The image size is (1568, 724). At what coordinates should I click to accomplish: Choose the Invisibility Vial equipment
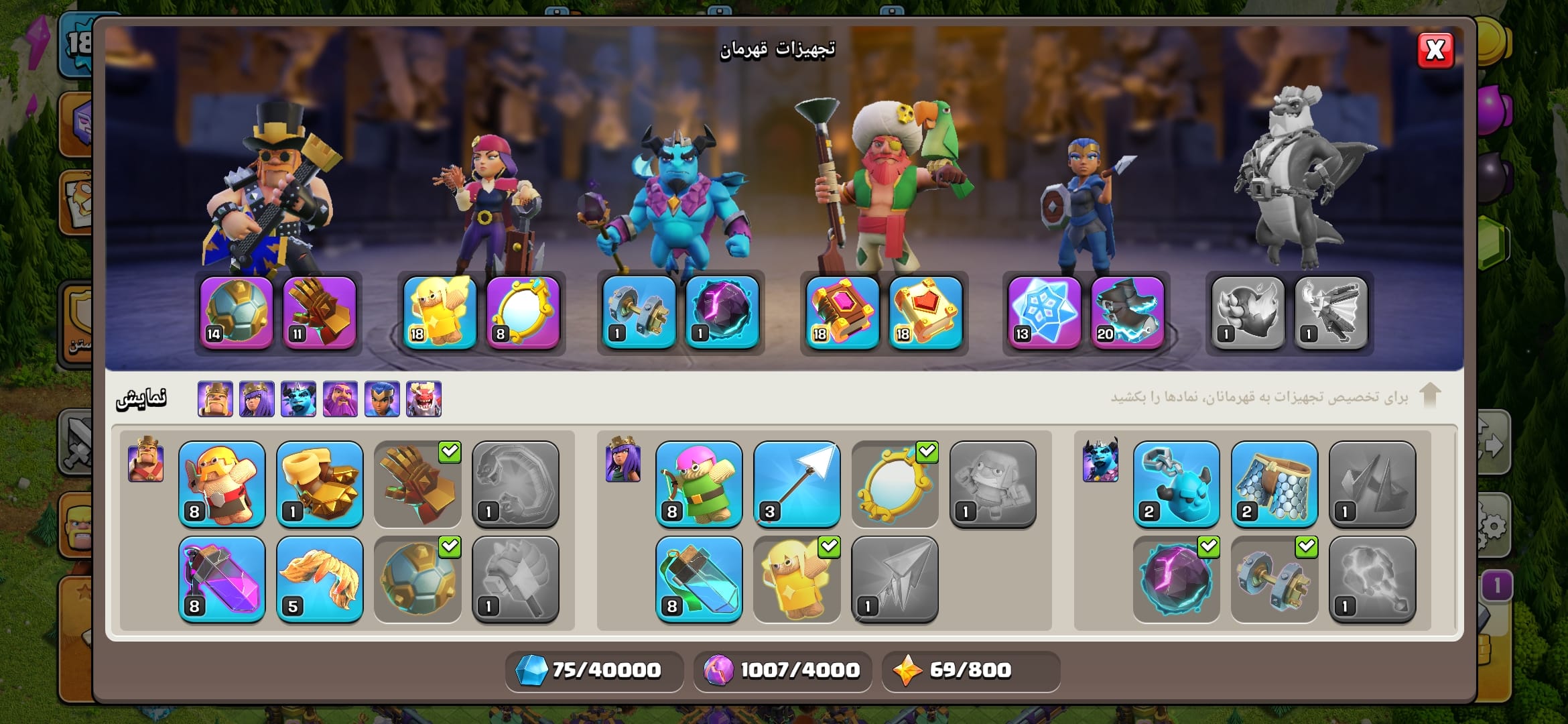tap(699, 579)
